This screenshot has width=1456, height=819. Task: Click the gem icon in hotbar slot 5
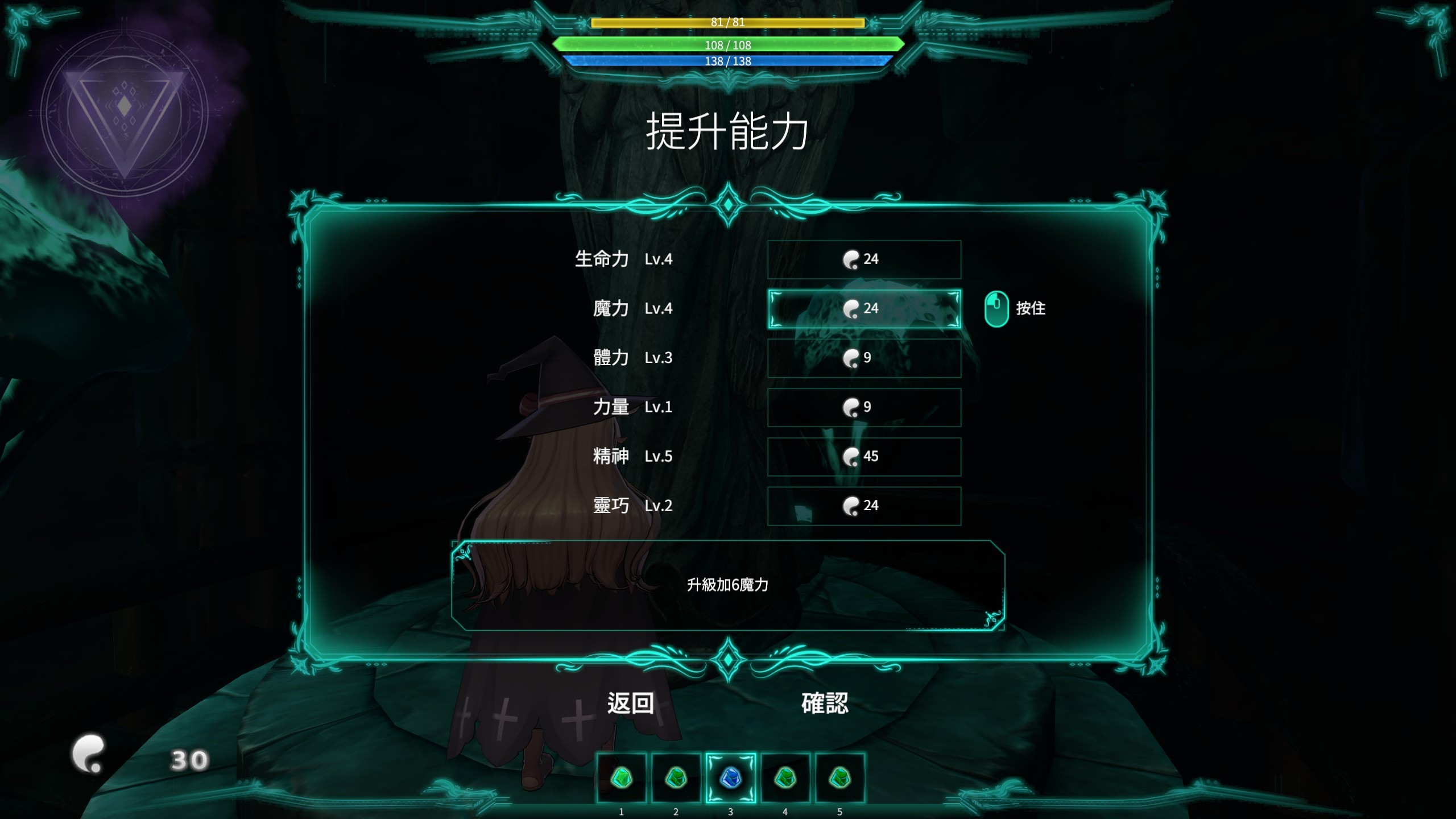(x=839, y=777)
